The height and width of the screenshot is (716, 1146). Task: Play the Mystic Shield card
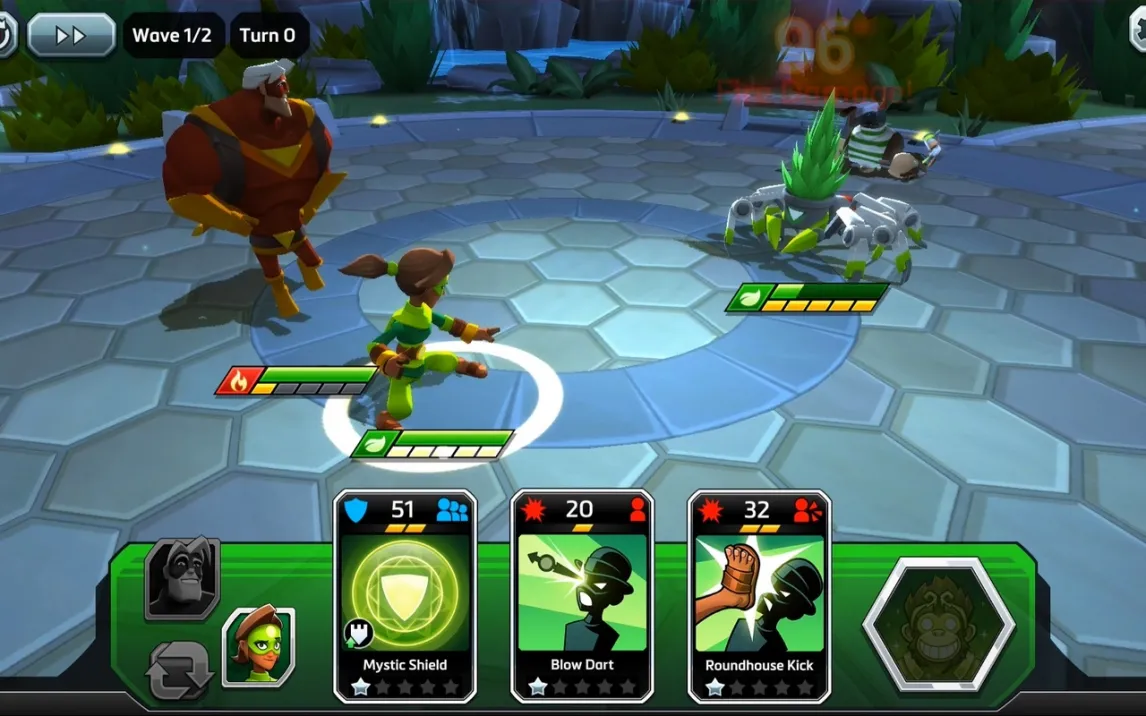tap(405, 596)
